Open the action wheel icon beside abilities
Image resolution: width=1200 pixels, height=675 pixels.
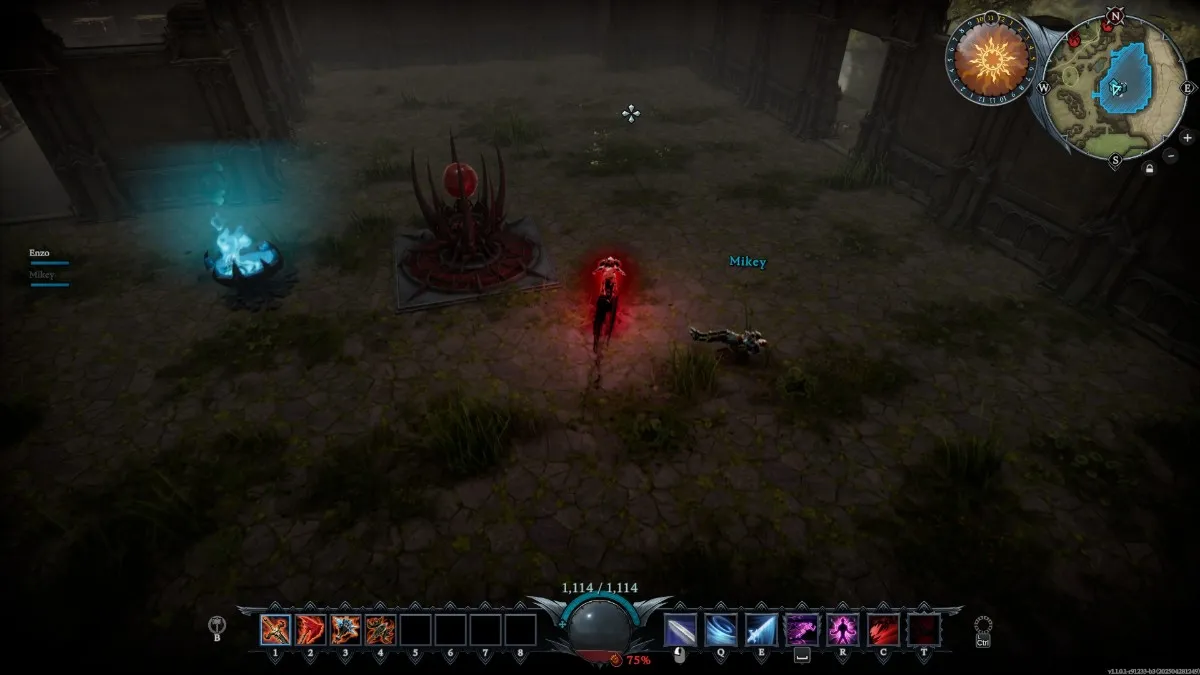tap(983, 625)
